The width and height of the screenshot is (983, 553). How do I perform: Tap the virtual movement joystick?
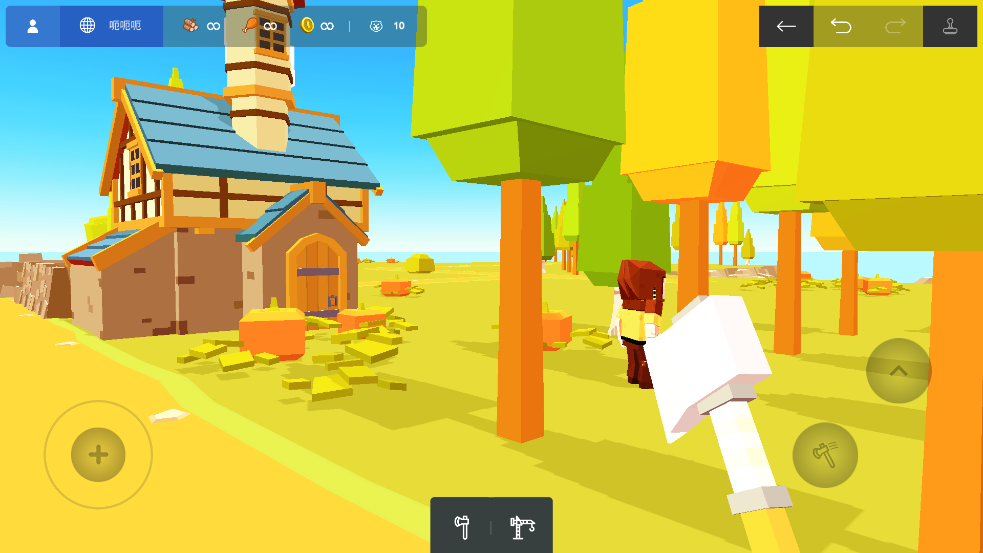tap(98, 455)
